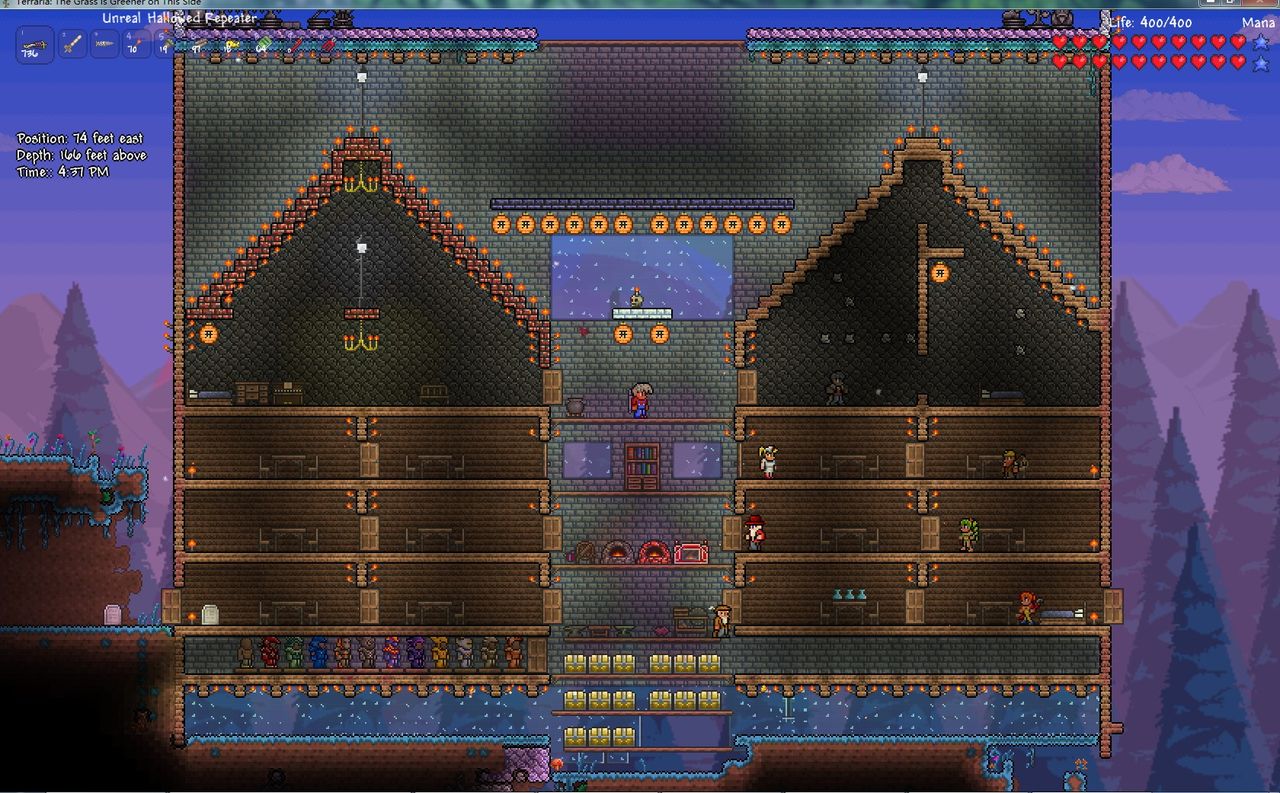Select the Hallowed Repeater hotbar slot
Viewport: 1280px width, 793px height.
click(35, 45)
